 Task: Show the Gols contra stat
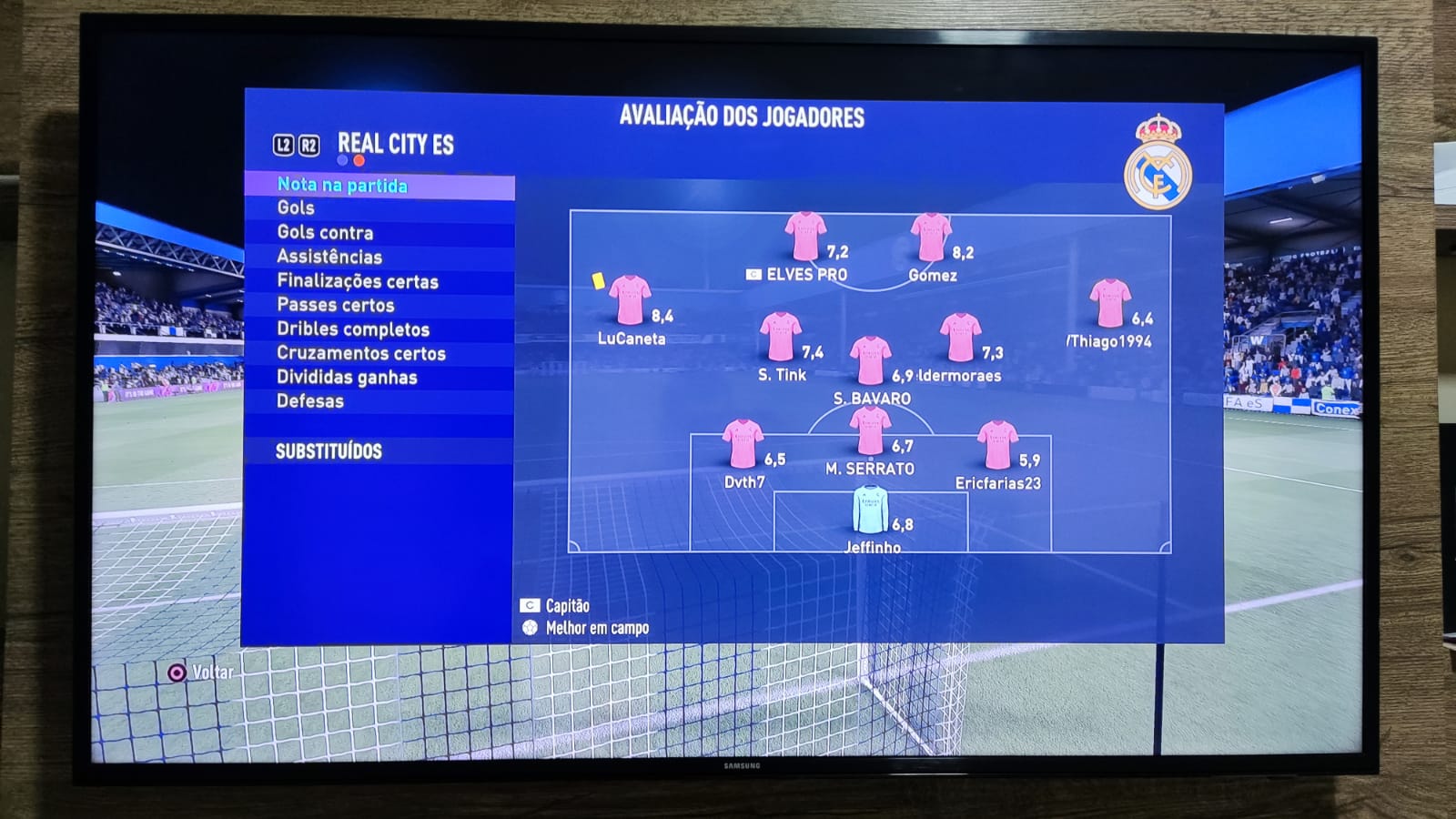point(325,233)
